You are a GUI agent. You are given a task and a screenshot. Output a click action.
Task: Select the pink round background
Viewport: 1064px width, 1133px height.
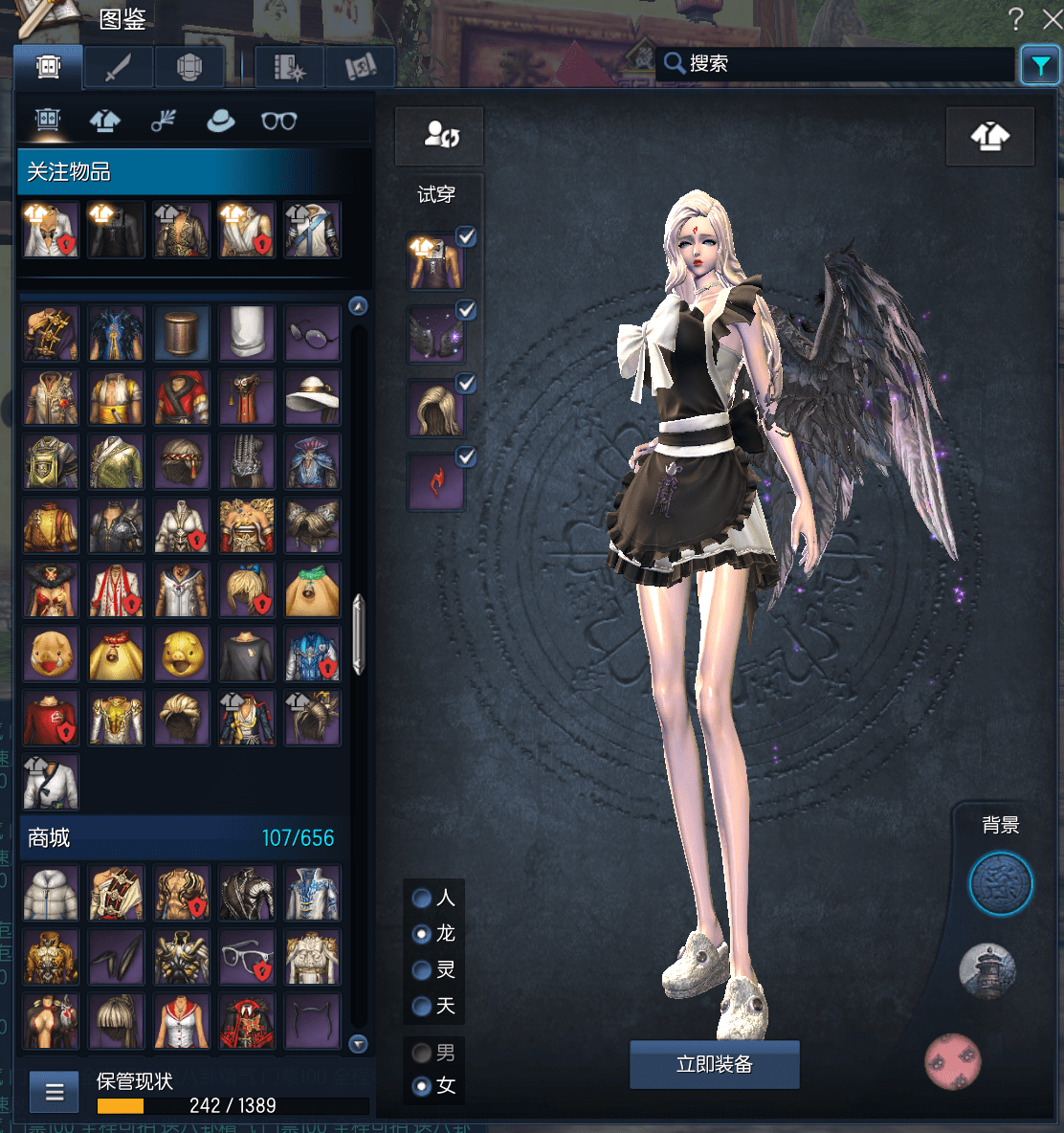(x=953, y=1061)
